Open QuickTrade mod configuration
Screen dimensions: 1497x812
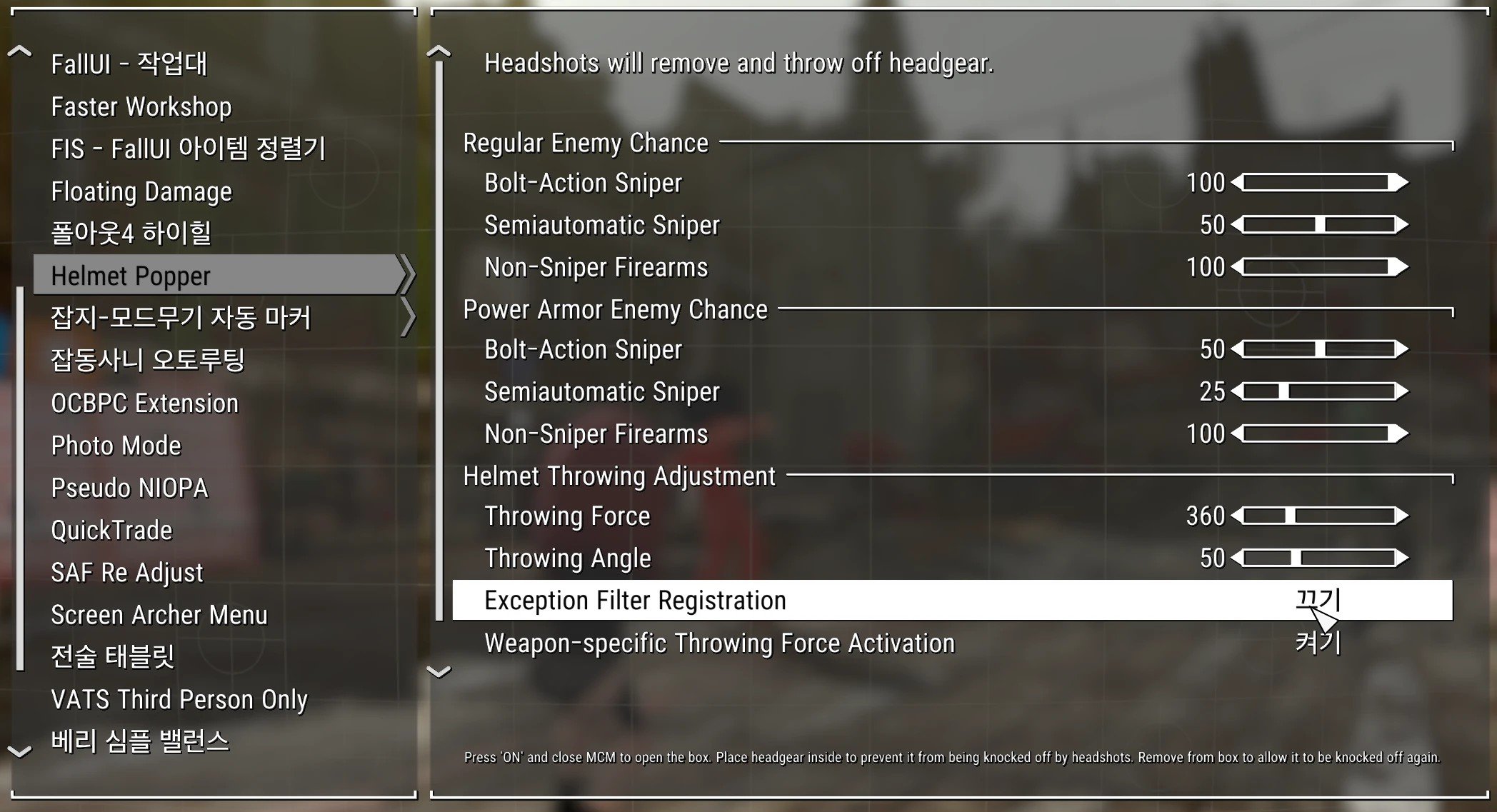point(111,531)
